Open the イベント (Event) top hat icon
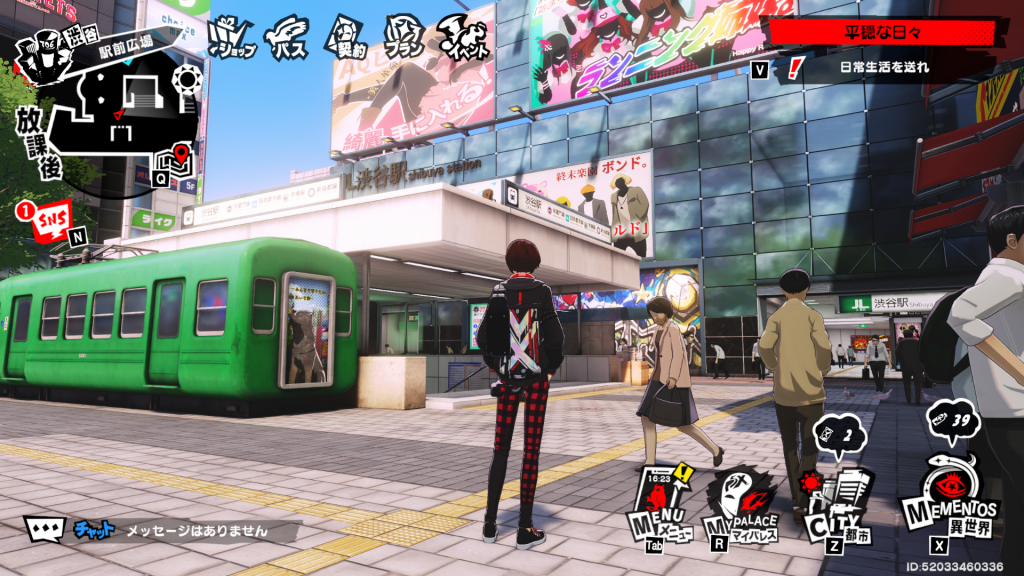Viewport: 1024px width, 576px height. click(x=464, y=36)
